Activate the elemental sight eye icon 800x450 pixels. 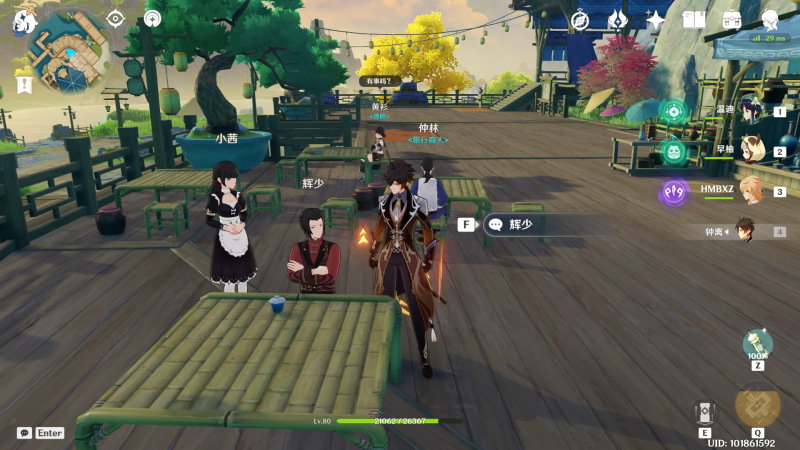[115, 18]
